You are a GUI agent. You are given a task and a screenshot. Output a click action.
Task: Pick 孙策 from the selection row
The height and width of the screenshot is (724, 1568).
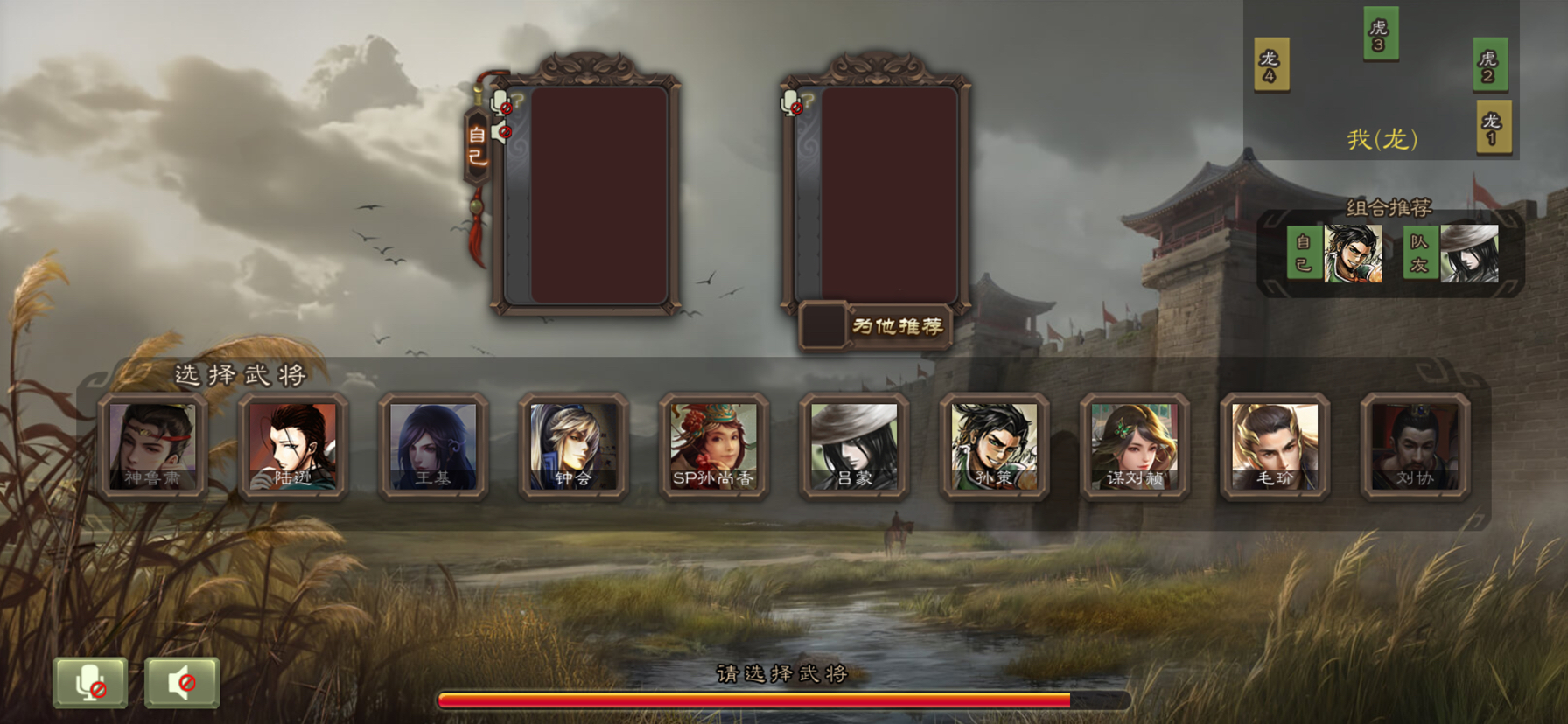tap(994, 446)
